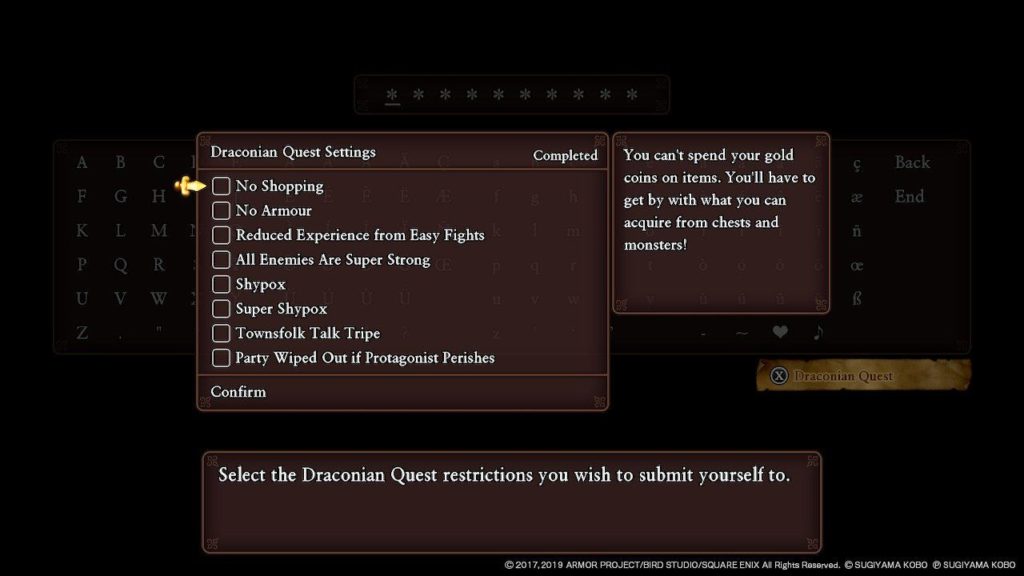This screenshot has height=576, width=1024.
Task: Enable Townsfolk Talk Tripe option
Action: (x=221, y=333)
